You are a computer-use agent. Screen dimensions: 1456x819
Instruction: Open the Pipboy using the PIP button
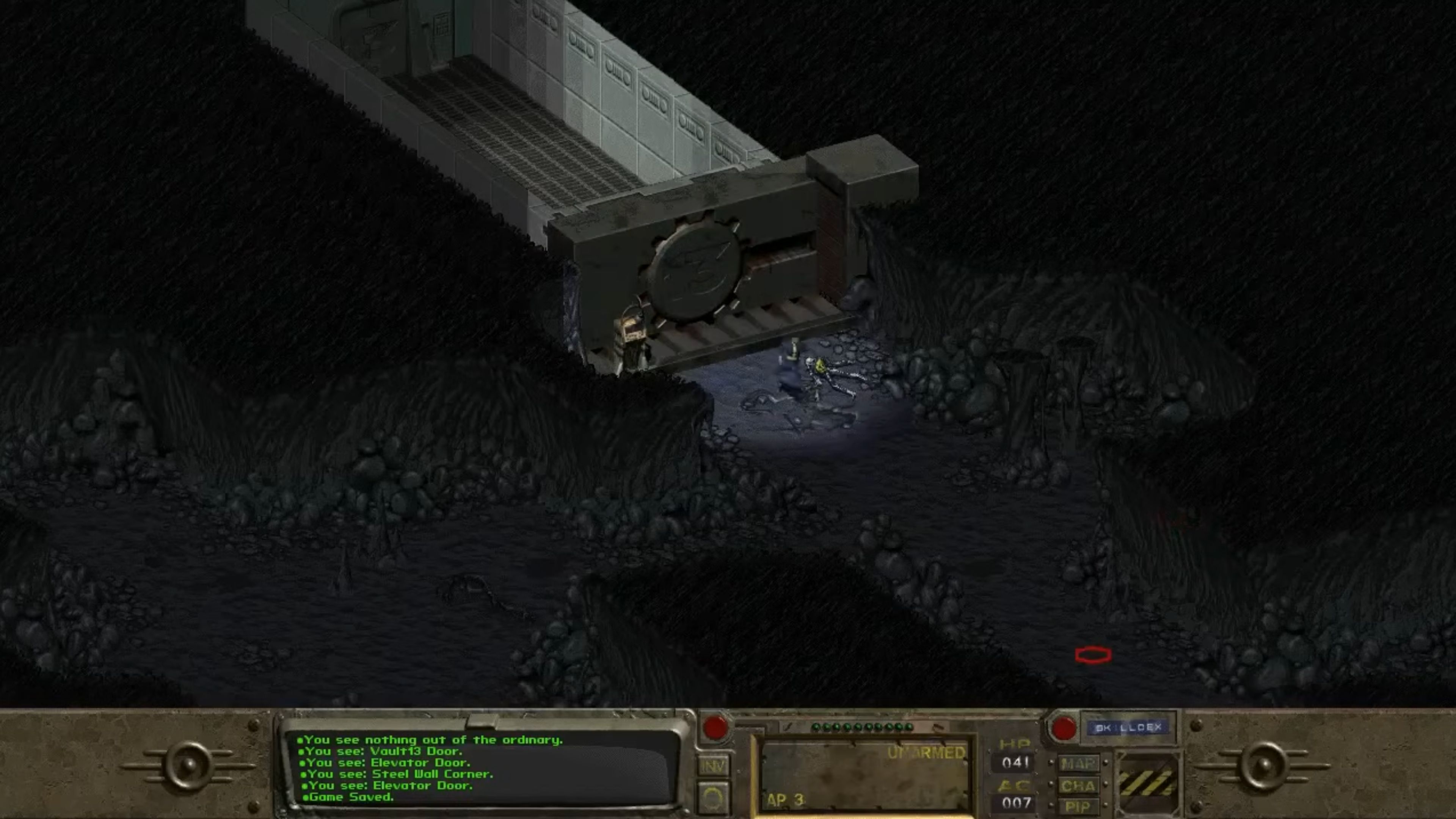[x=1078, y=806]
